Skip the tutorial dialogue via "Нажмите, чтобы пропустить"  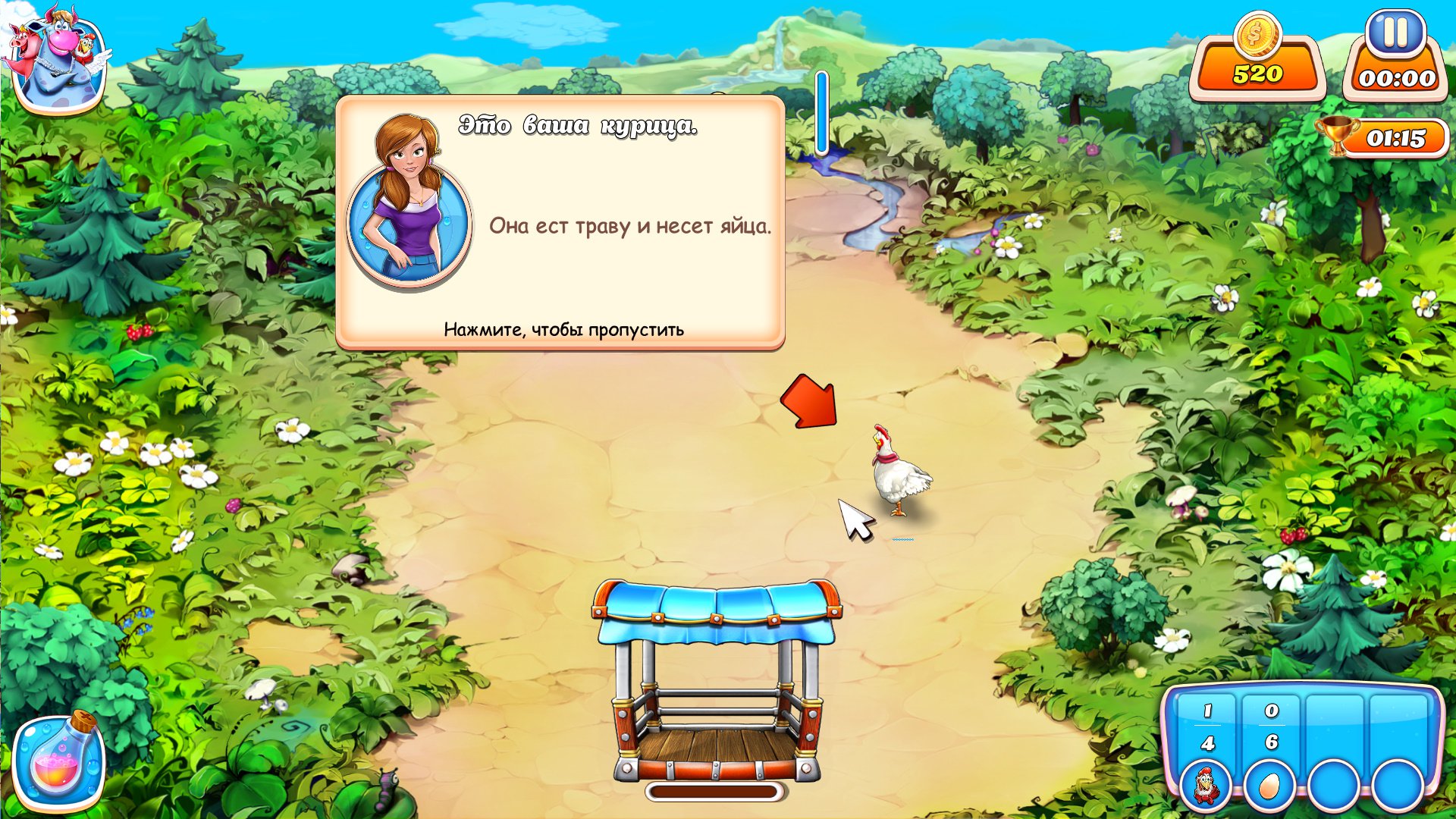[563, 330]
